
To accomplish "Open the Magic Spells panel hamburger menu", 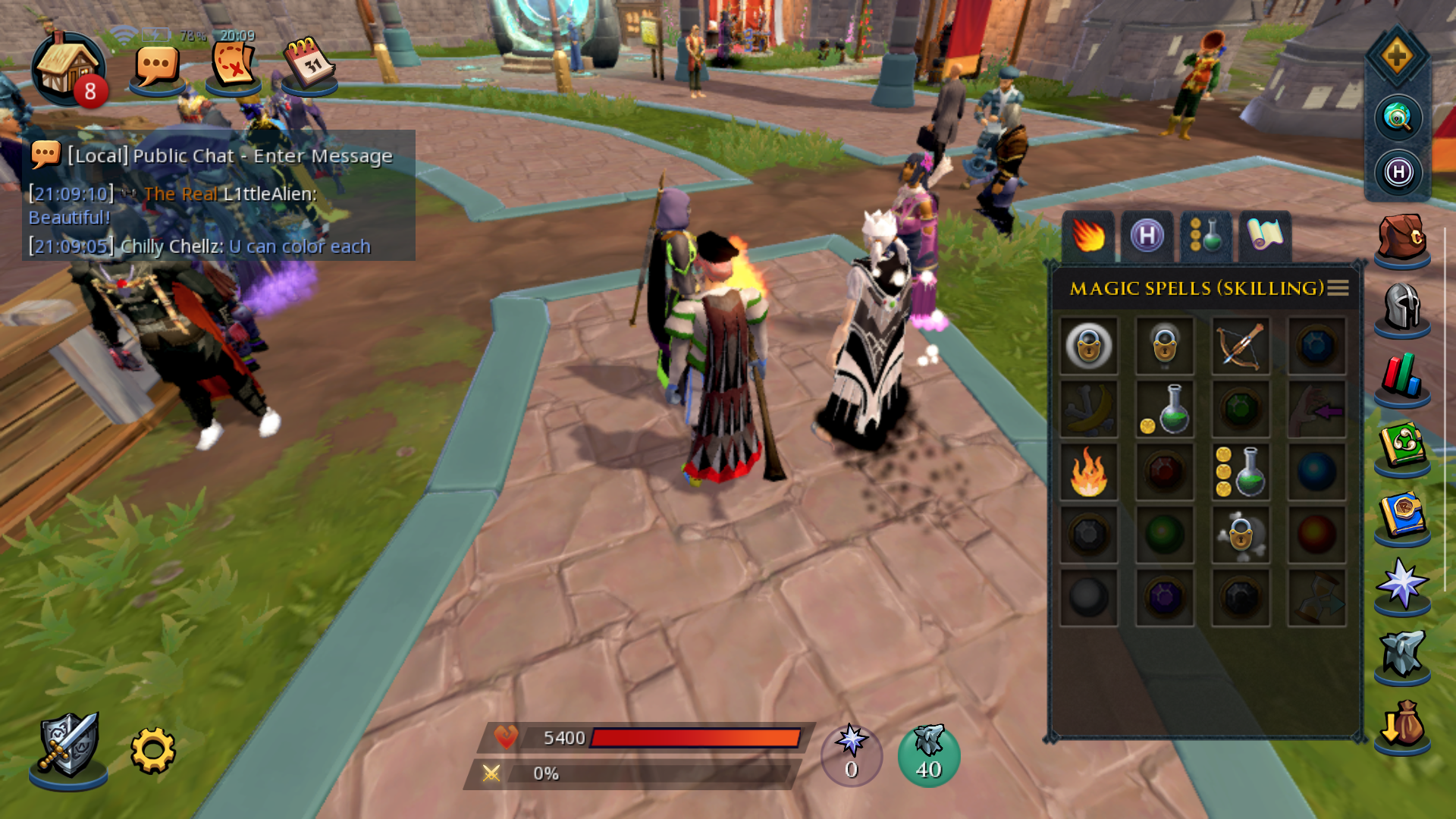I will (x=1338, y=288).
